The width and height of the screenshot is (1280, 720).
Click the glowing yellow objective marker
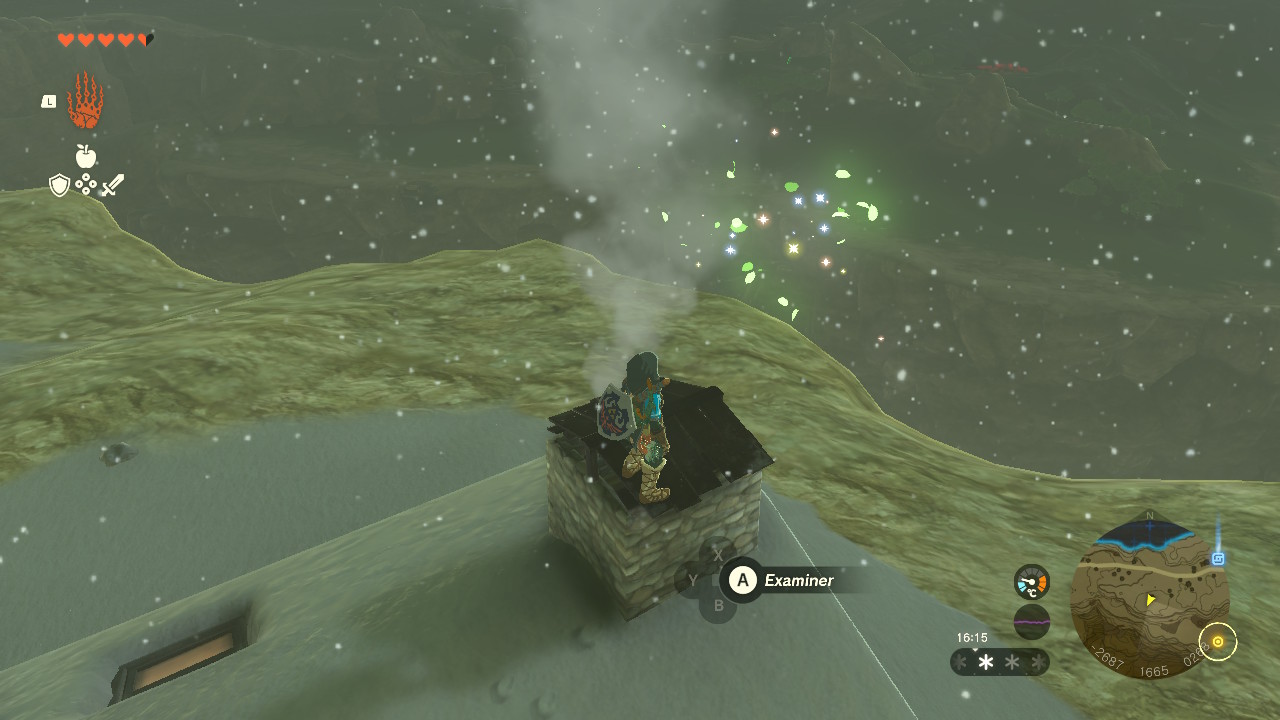pyautogui.click(x=1217, y=641)
